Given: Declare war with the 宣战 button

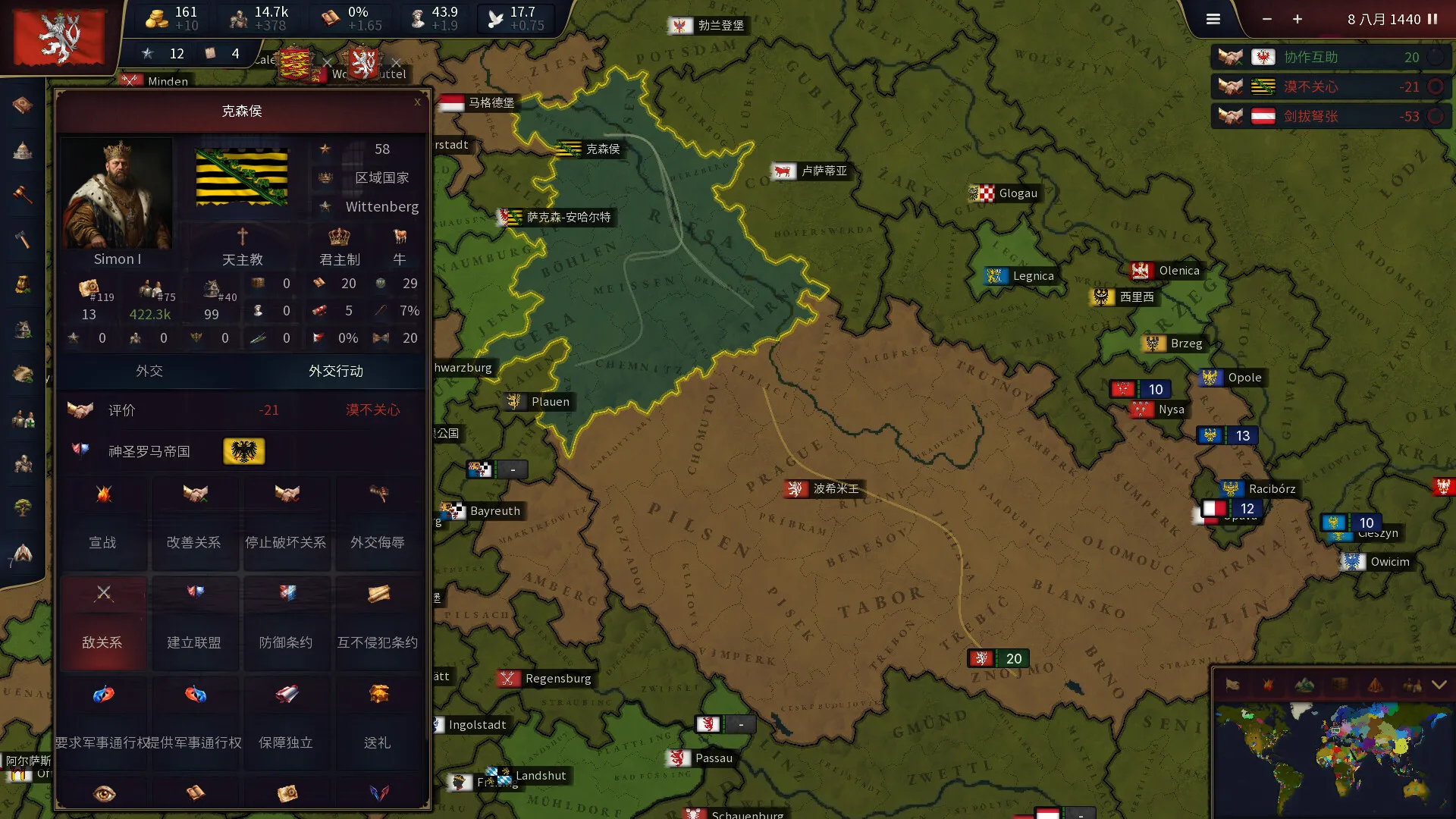Looking at the screenshot, I should [x=103, y=522].
